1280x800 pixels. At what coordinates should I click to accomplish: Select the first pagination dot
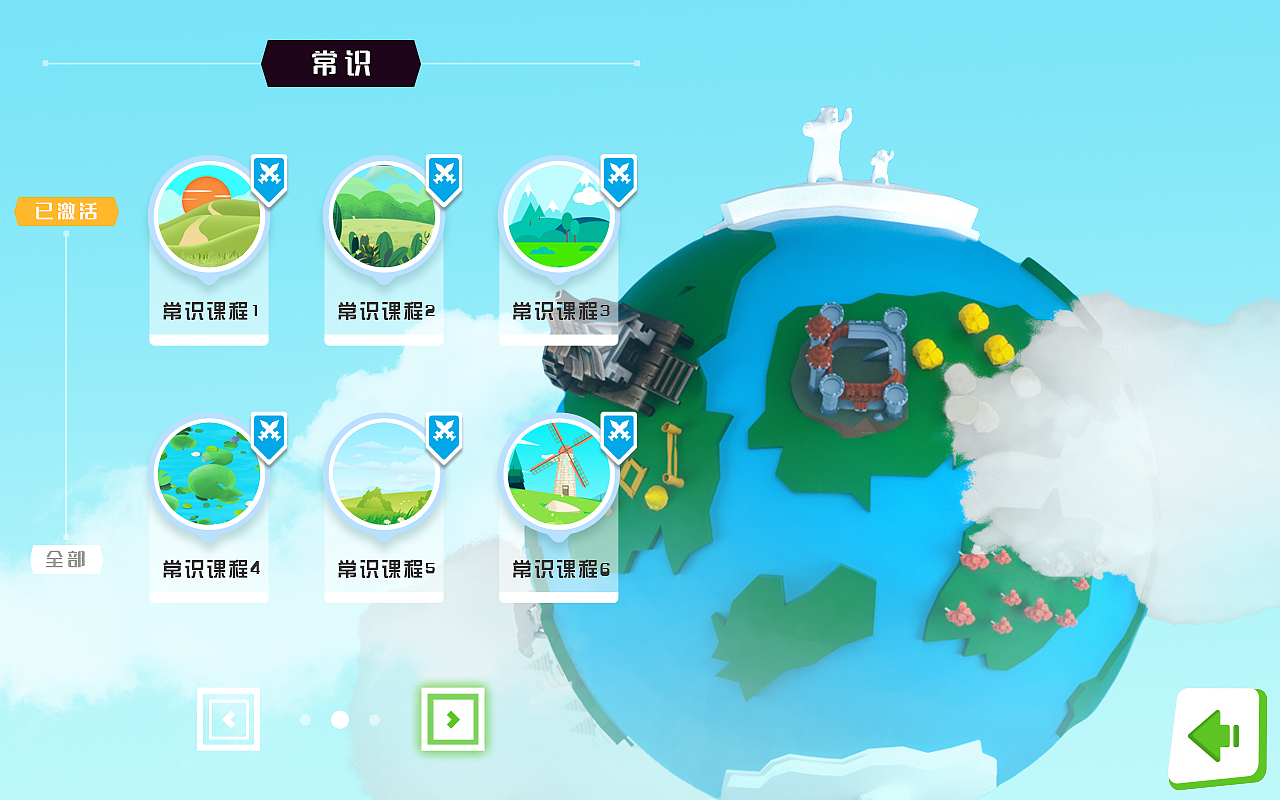(x=305, y=719)
